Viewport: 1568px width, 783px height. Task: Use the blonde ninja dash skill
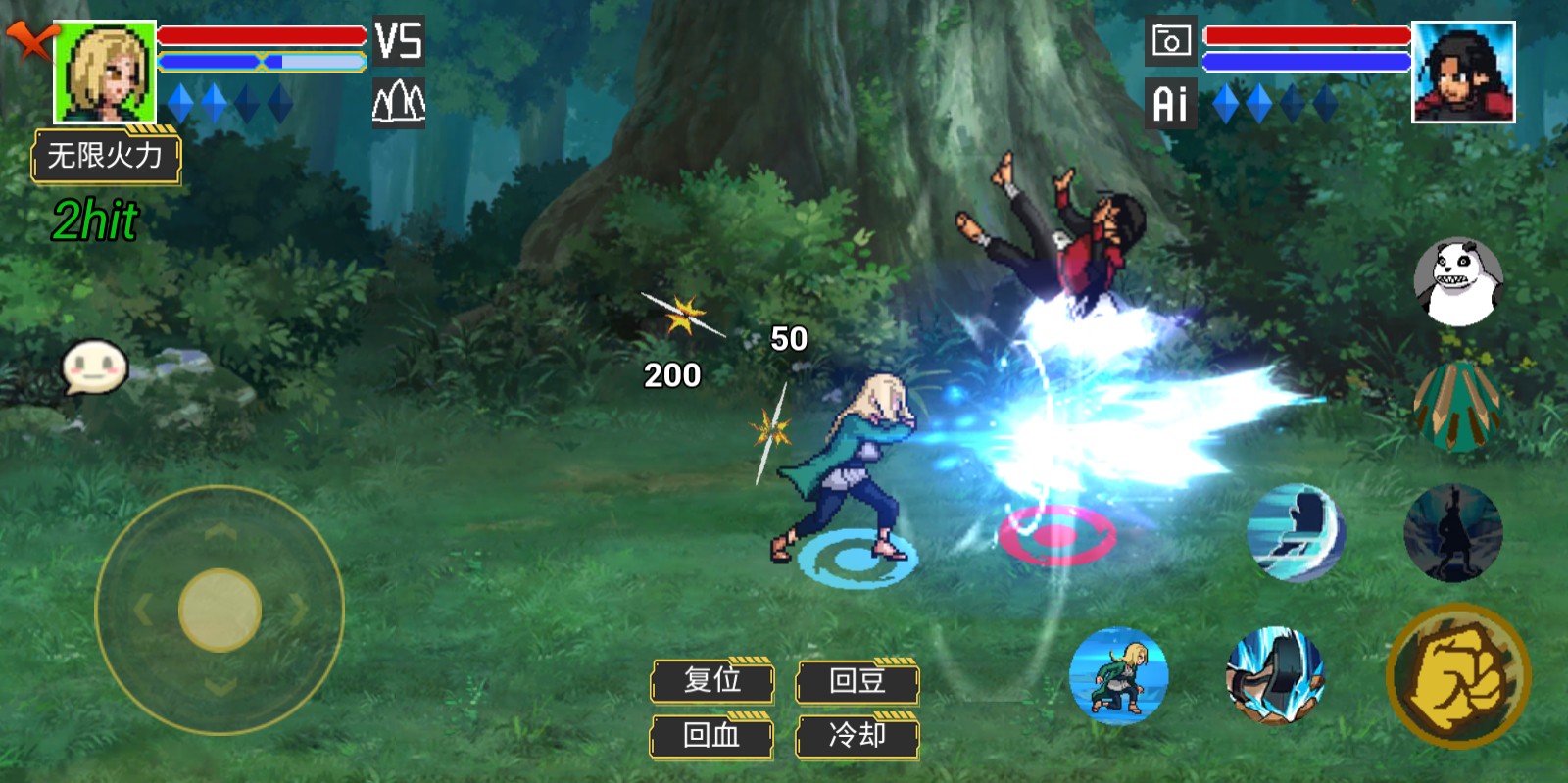tap(1118, 675)
